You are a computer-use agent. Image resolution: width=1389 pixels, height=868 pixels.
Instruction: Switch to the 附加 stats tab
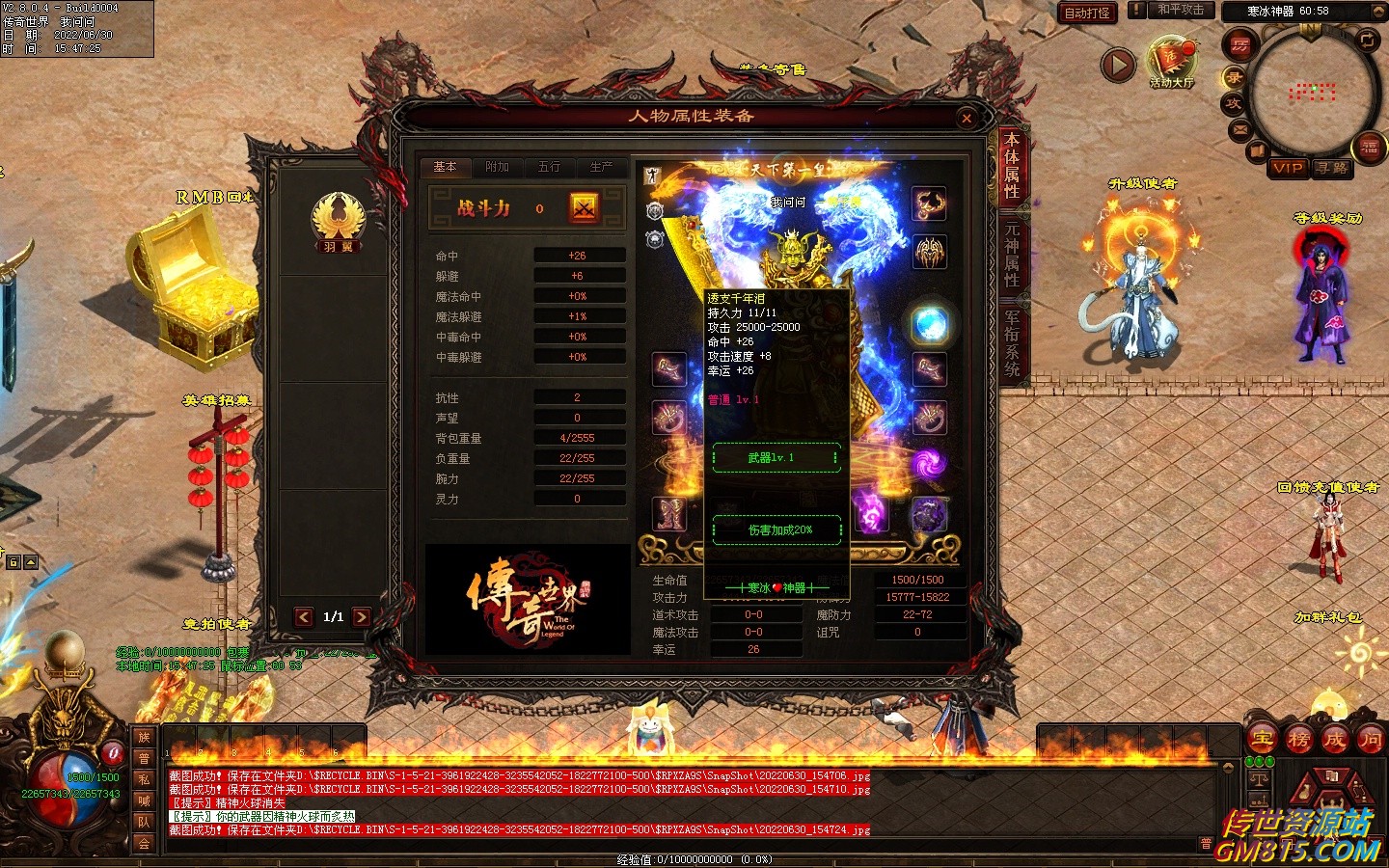click(x=497, y=168)
